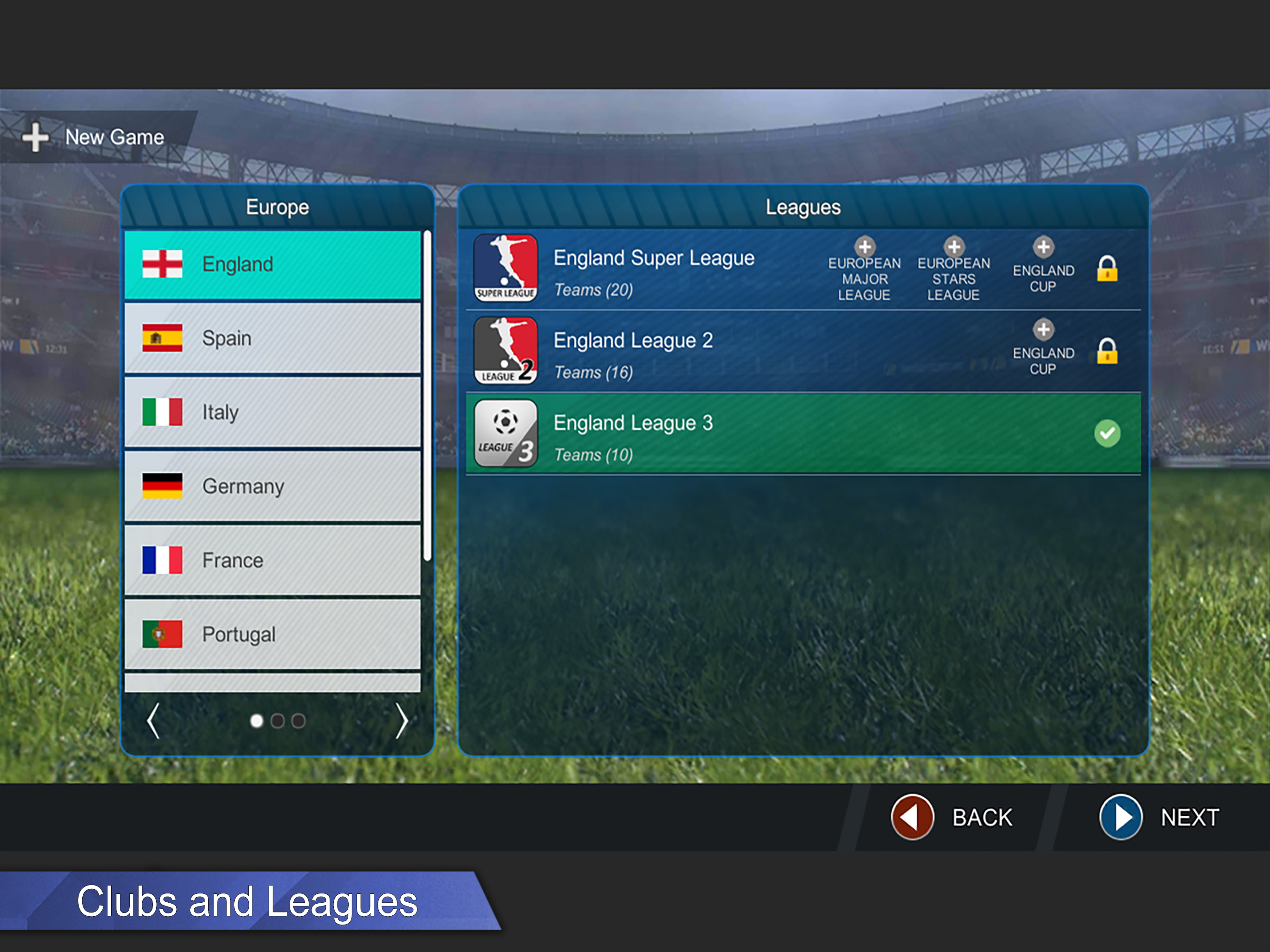Click the country list scrollbar
Viewport: 1270px width, 952px height.
pos(427,395)
